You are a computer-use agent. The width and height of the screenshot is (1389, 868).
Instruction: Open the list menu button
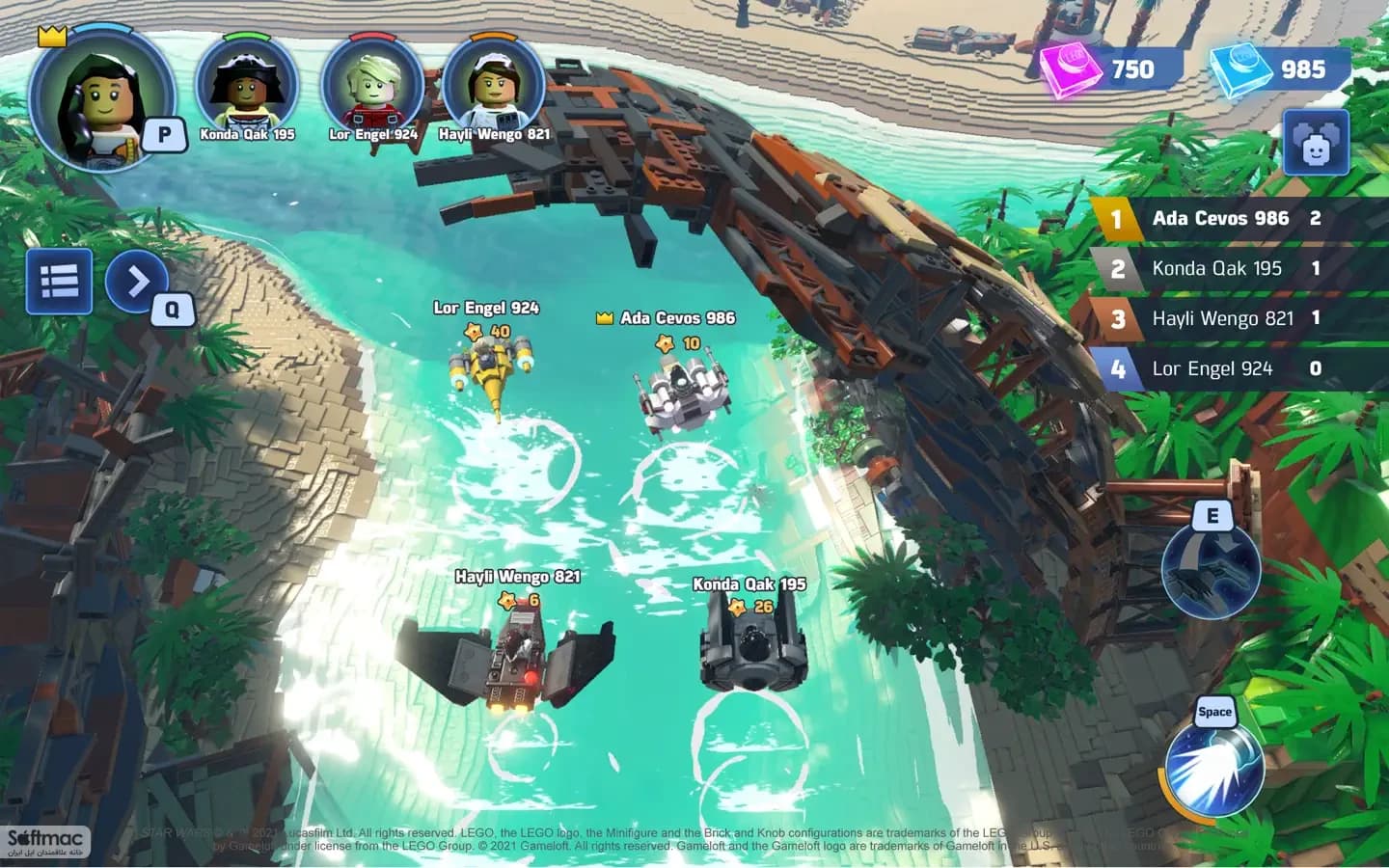(x=60, y=282)
